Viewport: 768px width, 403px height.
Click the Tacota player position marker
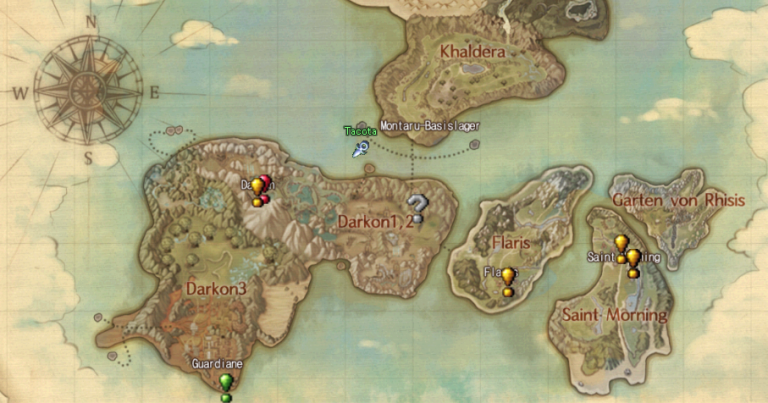click(x=360, y=149)
